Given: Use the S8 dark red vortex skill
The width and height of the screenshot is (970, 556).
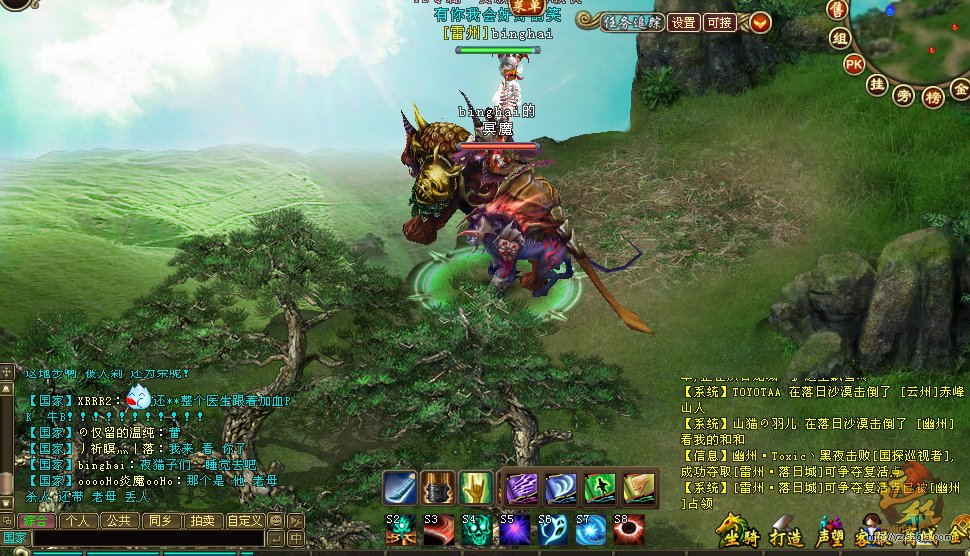Looking at the screenshot, I should coord(628,529).
